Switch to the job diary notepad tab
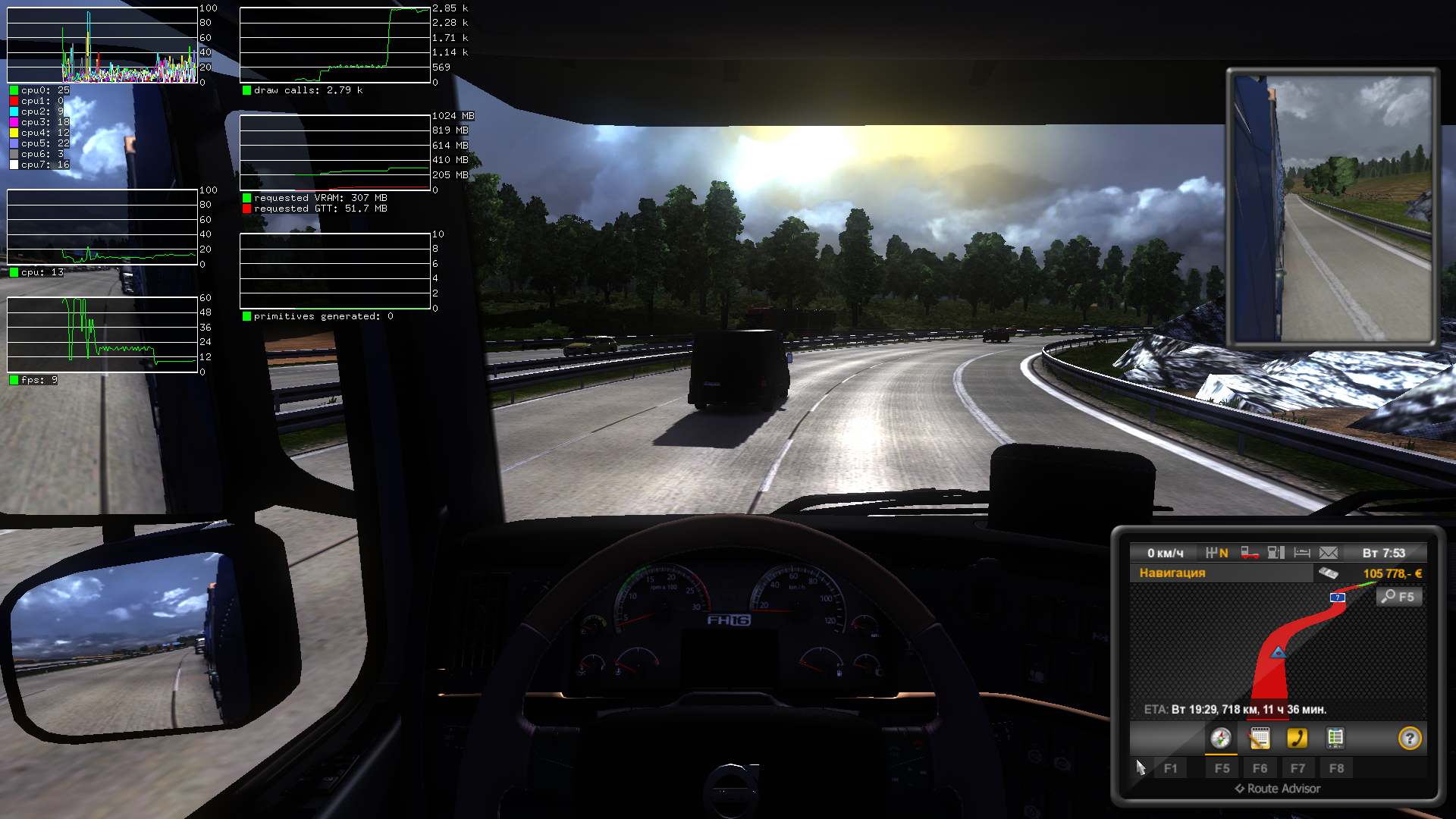Screen dimensions: 1456x819 [x=1259, y=739]
